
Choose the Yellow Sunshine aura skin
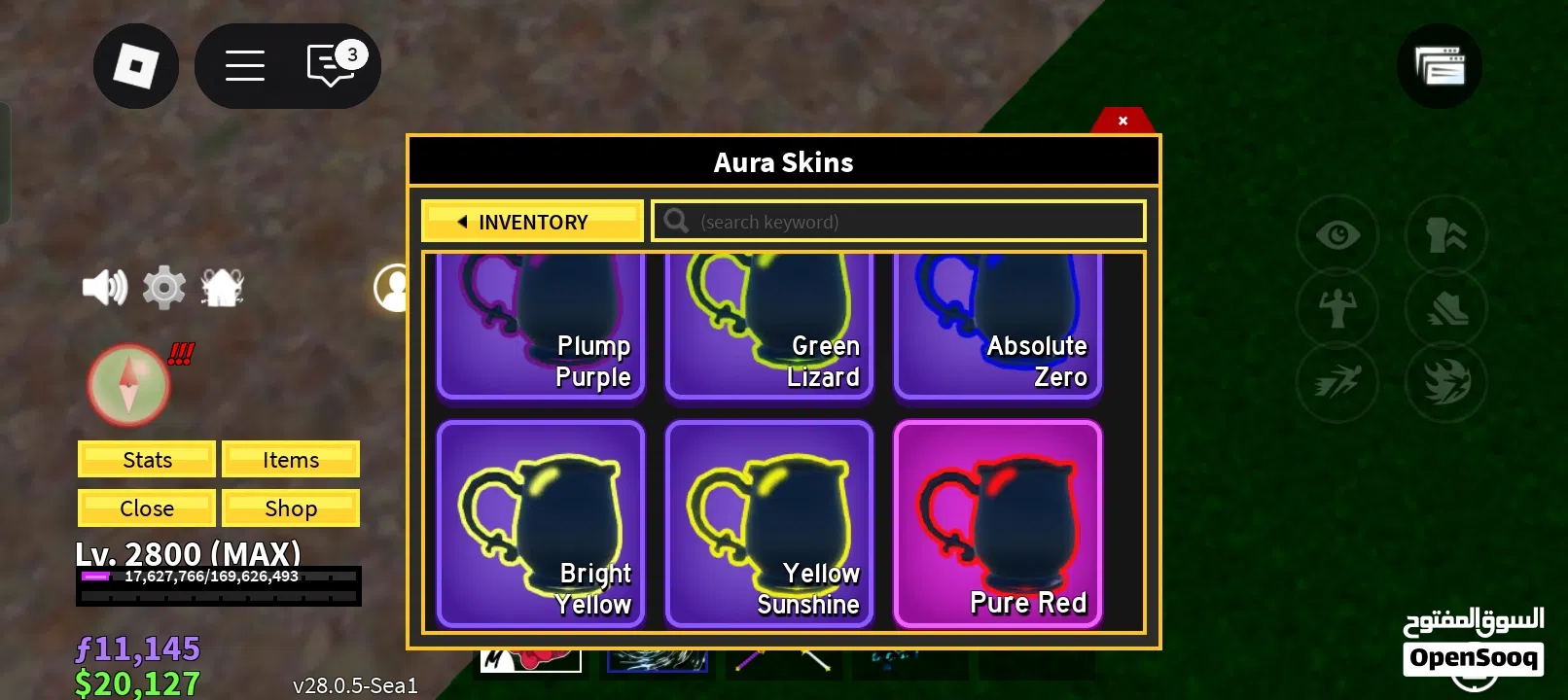tap(768, 524)
